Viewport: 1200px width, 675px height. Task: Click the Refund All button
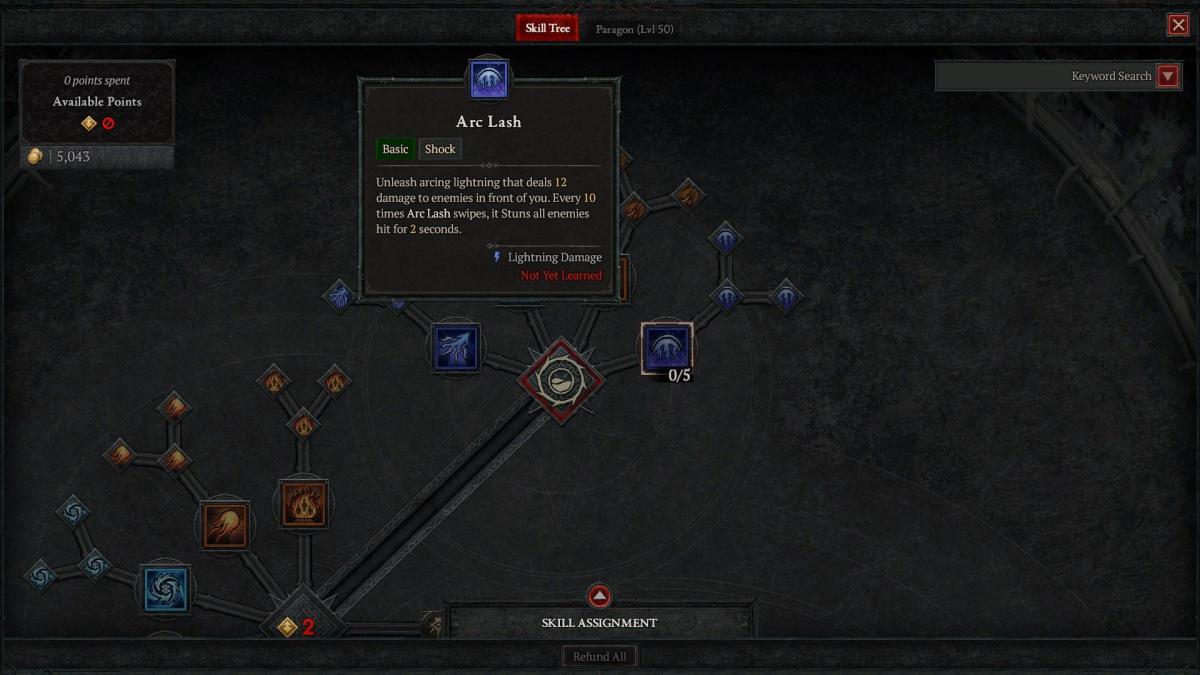tap(599, 657)
